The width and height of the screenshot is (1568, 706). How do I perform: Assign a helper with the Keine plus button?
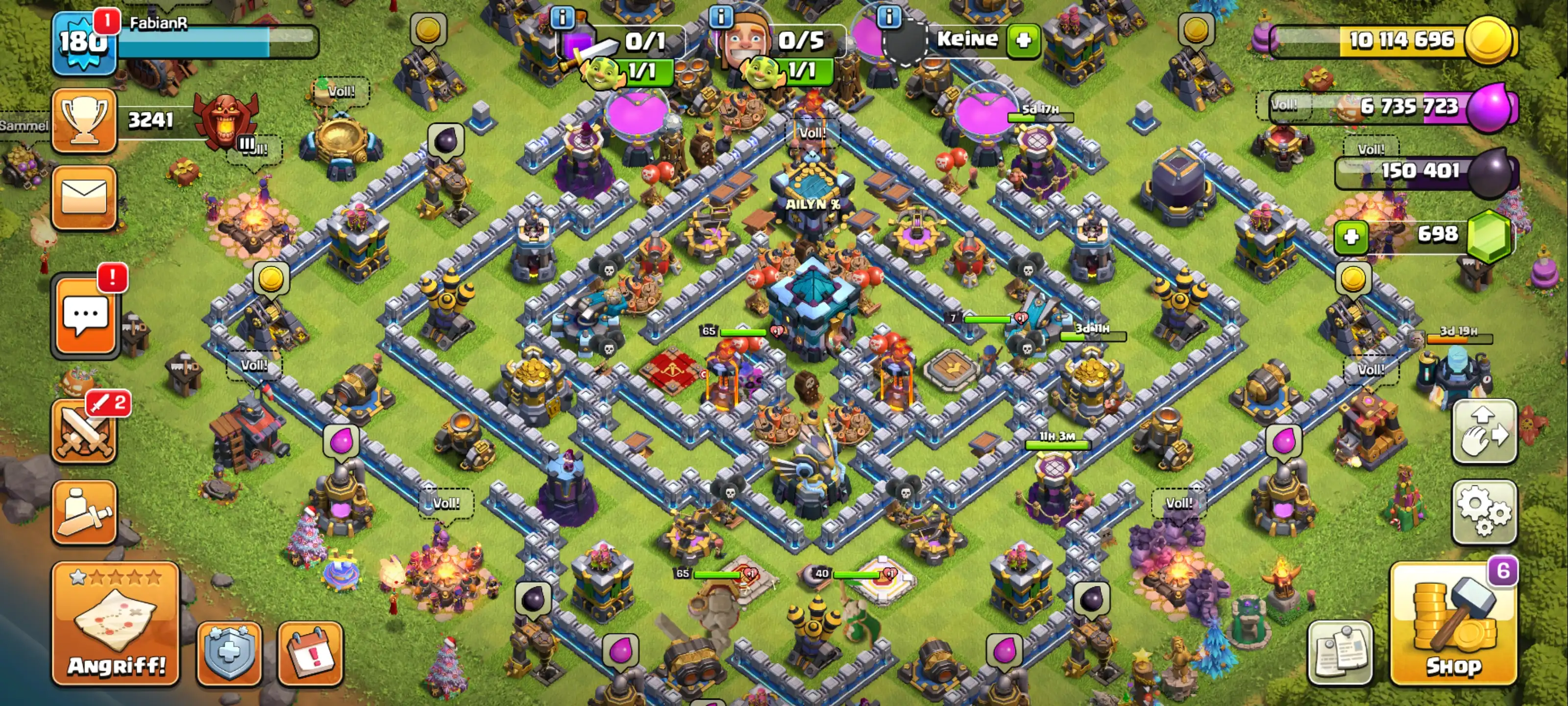pos(1023,40)
